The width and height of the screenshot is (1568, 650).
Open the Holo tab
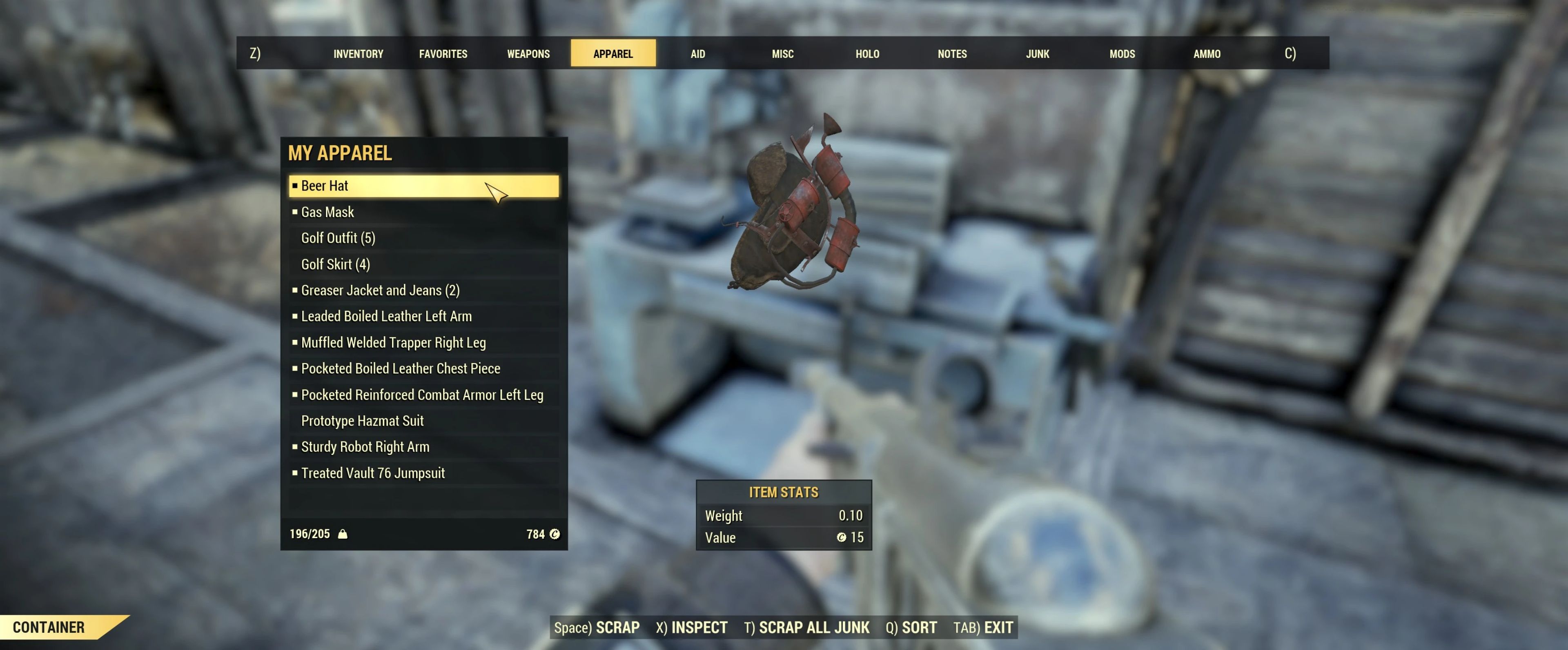point(867,53)
